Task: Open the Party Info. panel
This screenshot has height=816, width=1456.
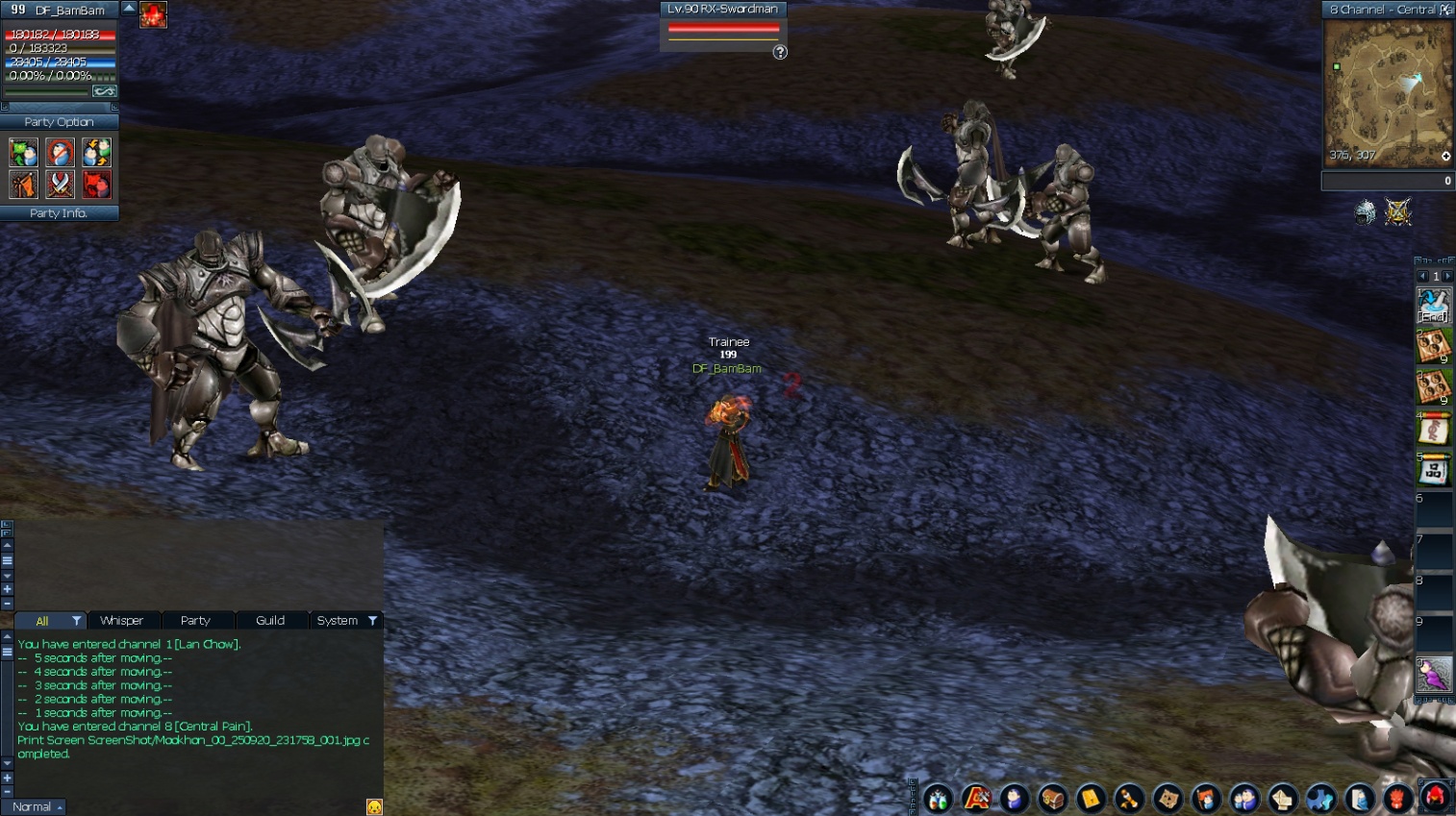Action: (x=59, y=213)
